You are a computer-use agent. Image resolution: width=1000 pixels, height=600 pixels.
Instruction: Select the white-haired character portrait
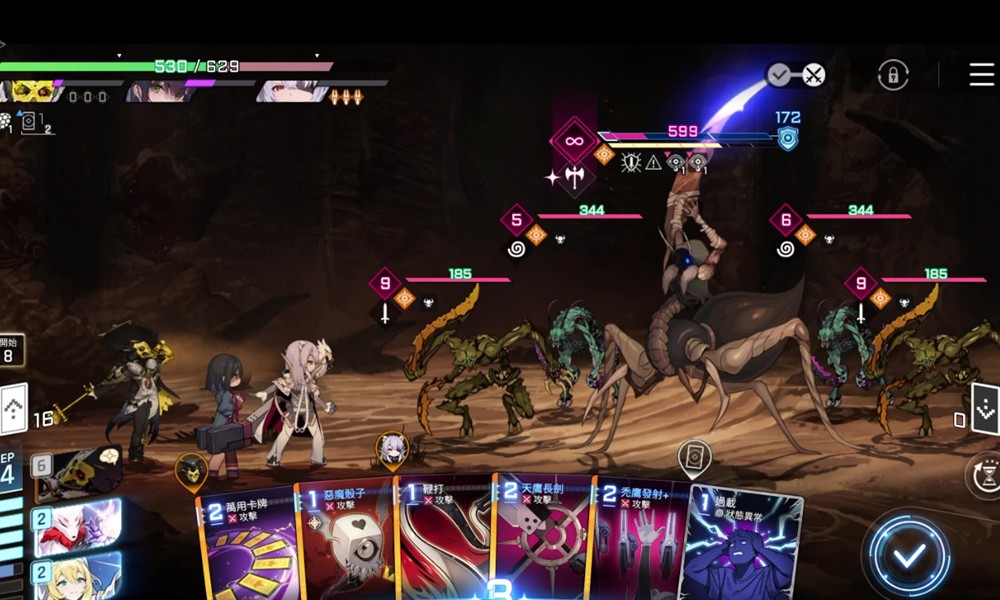click(x=290, y=92)
